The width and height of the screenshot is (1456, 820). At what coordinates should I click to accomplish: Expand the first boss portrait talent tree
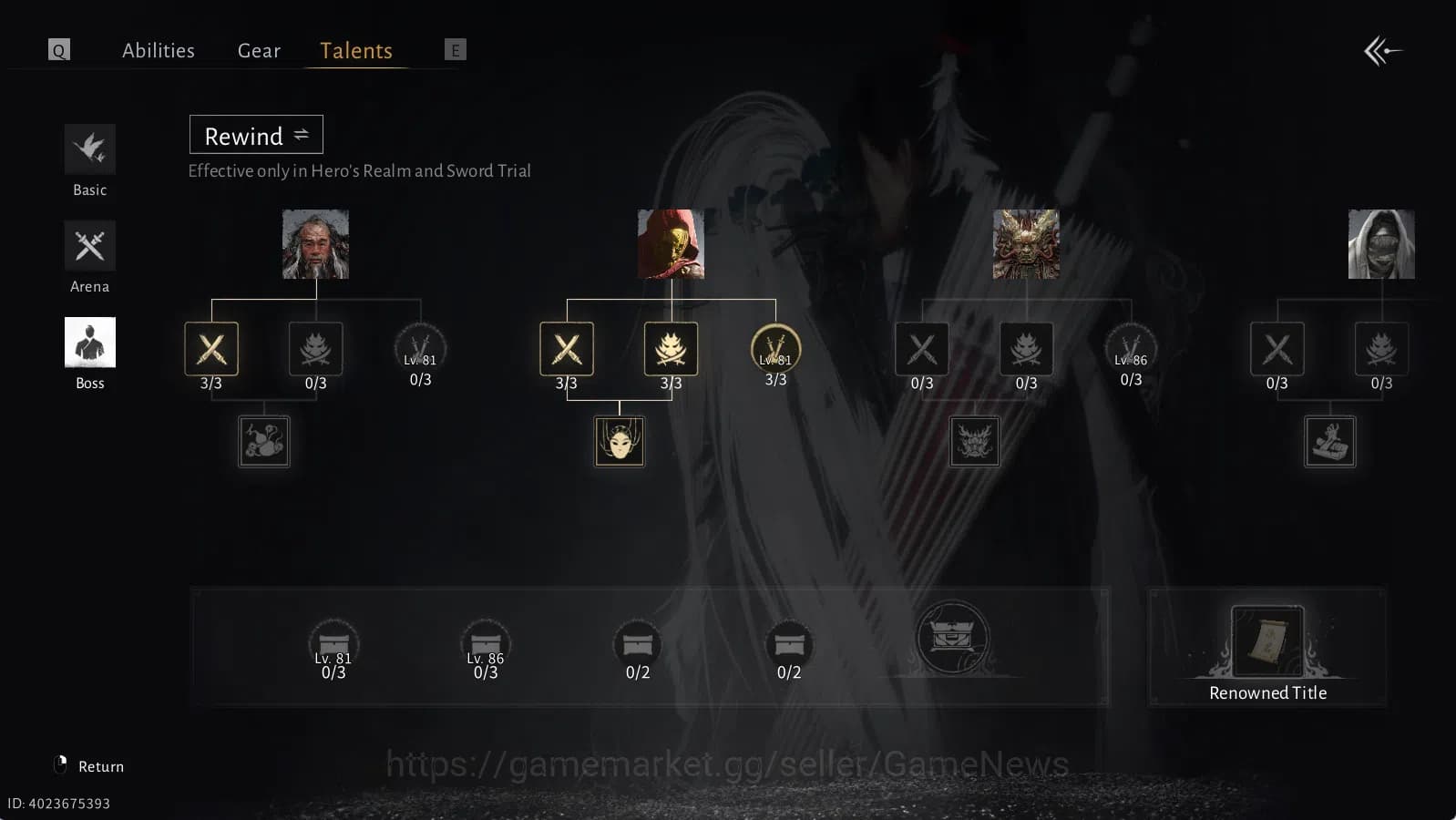(x=315, y=244)
